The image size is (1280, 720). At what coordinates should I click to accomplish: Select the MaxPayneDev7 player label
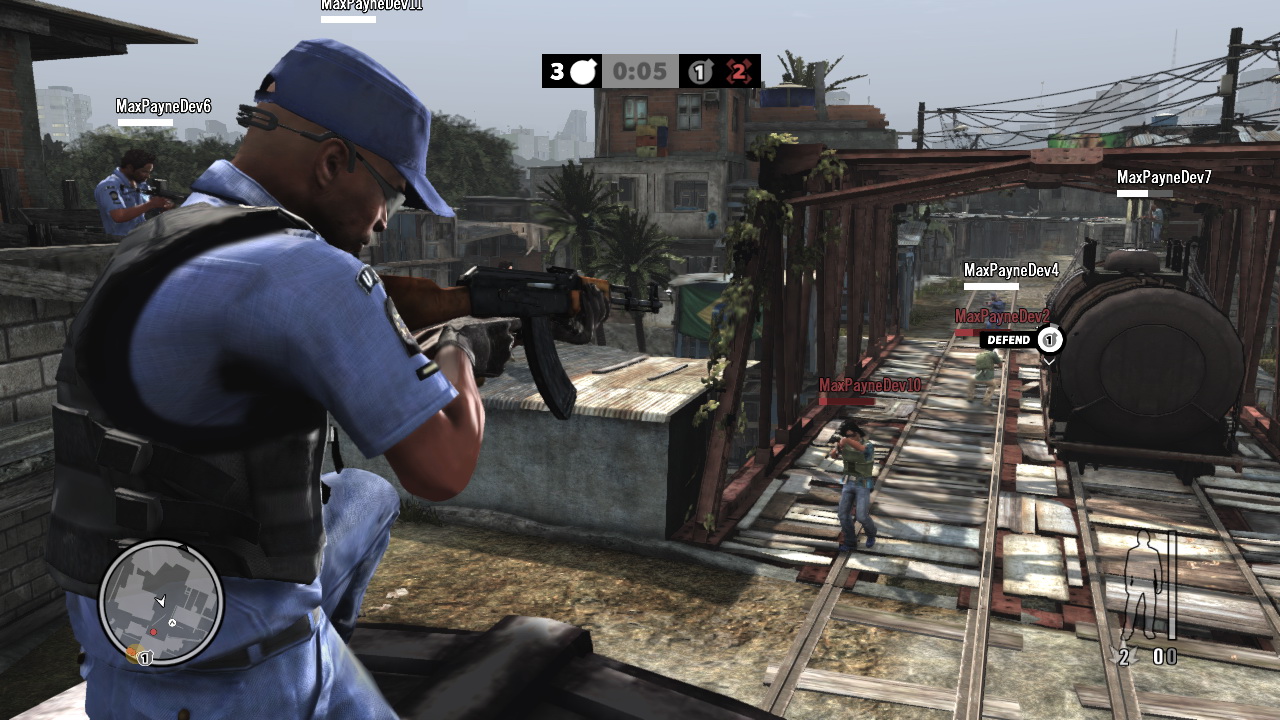click(x=1164, y=177)
